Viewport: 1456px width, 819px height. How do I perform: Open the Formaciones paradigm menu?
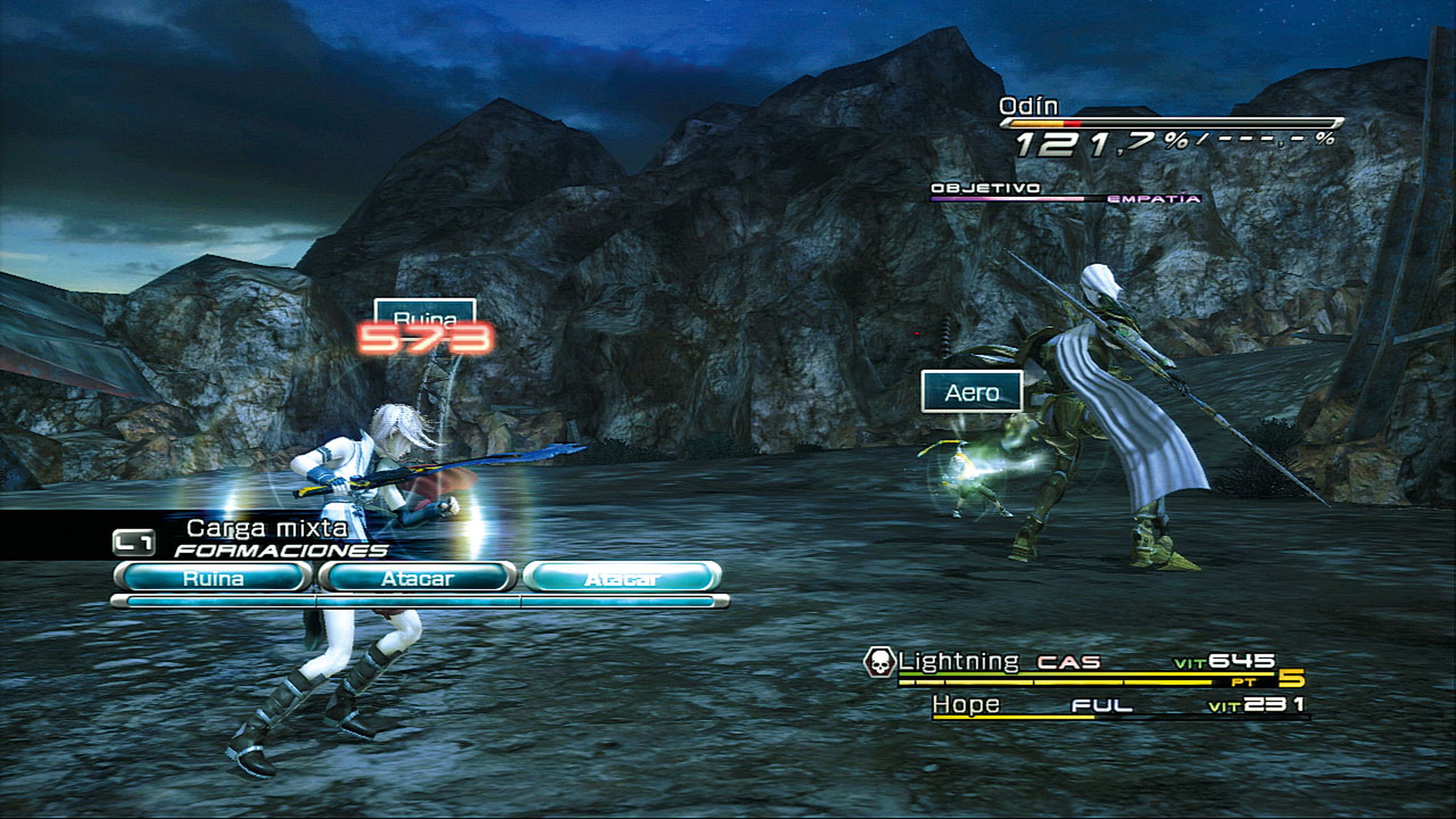[280, 550]
